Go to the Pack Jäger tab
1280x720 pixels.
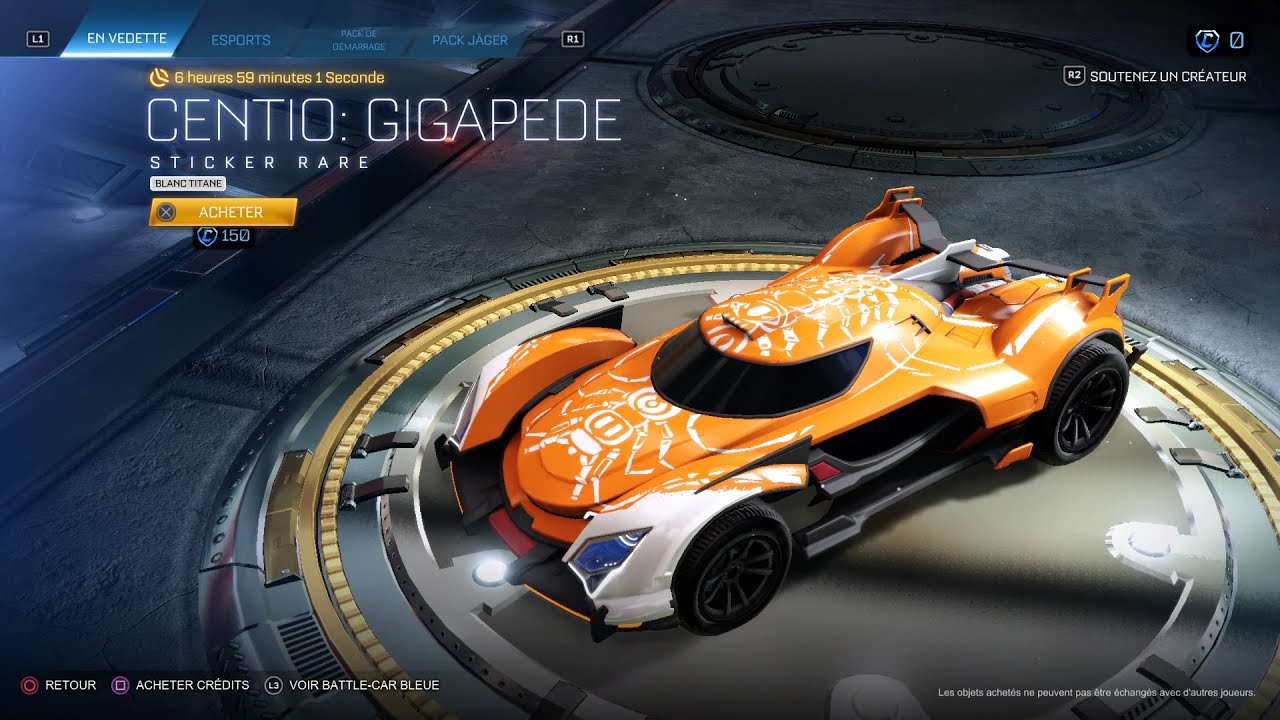coord(470,40)
